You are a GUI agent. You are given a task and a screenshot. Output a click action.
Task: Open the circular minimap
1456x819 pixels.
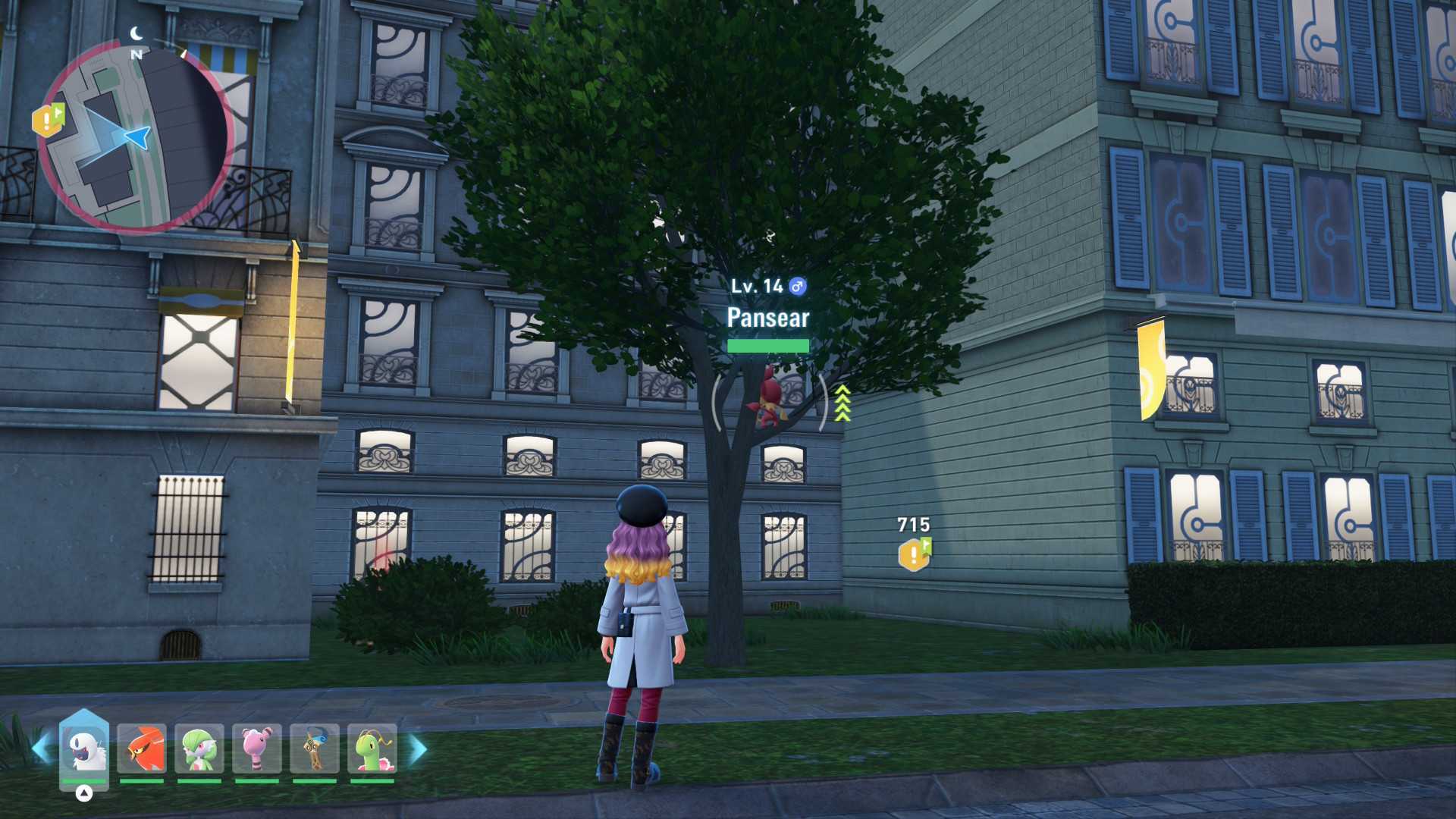(x=136, y=136)
